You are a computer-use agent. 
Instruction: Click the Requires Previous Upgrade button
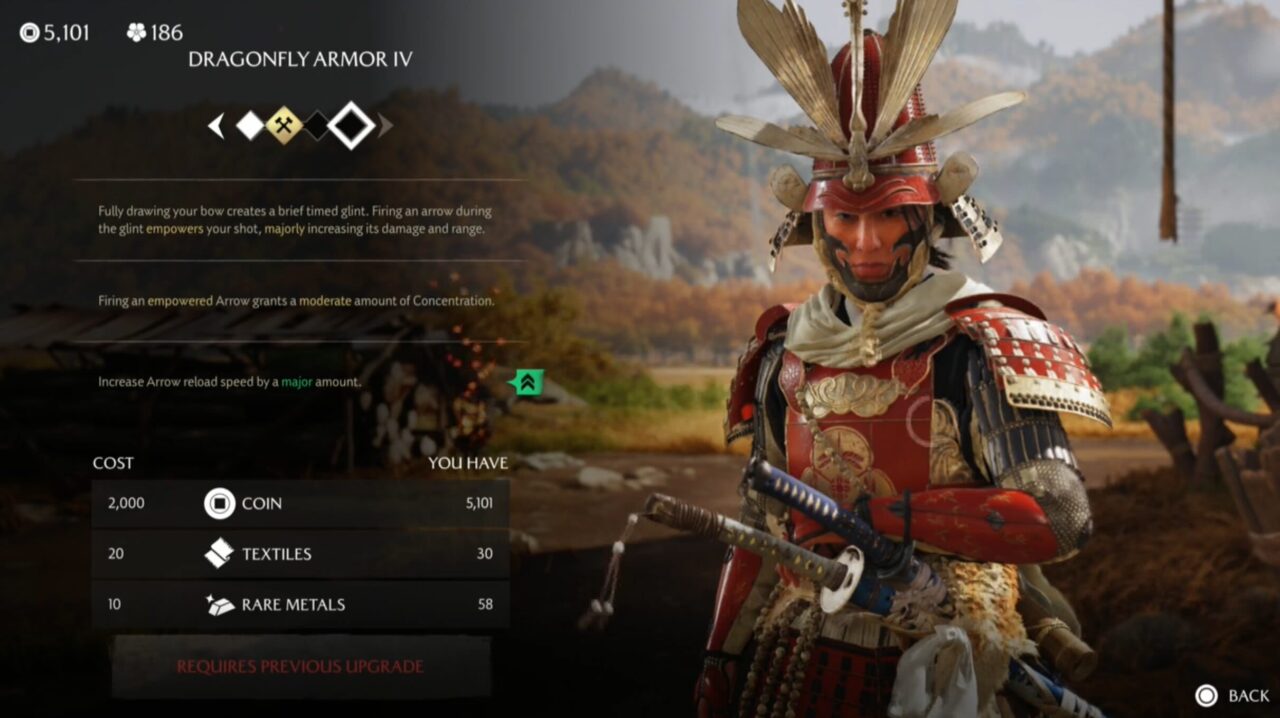(300, 666)
